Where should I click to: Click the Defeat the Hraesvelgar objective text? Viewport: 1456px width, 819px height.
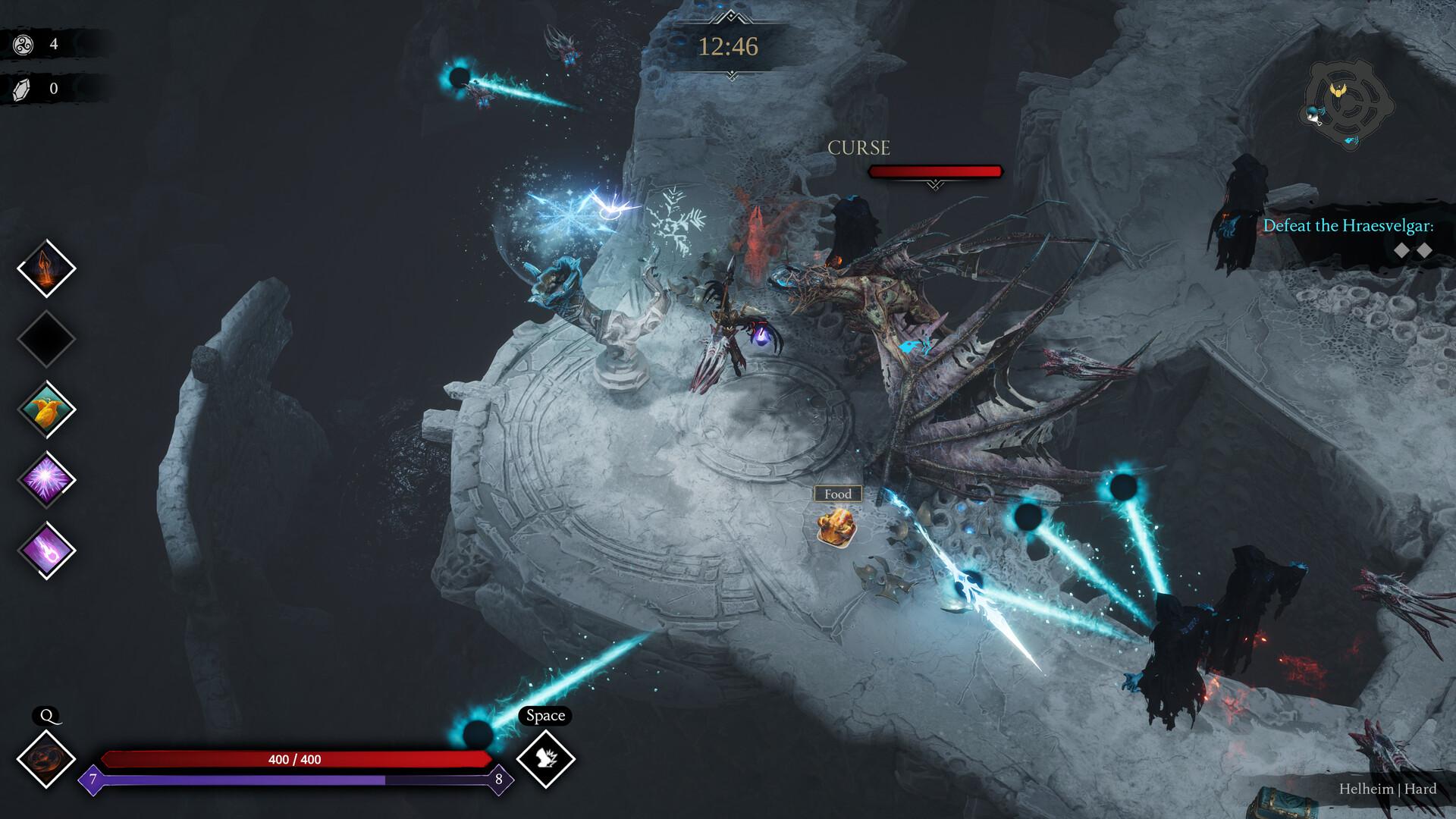1348,225
